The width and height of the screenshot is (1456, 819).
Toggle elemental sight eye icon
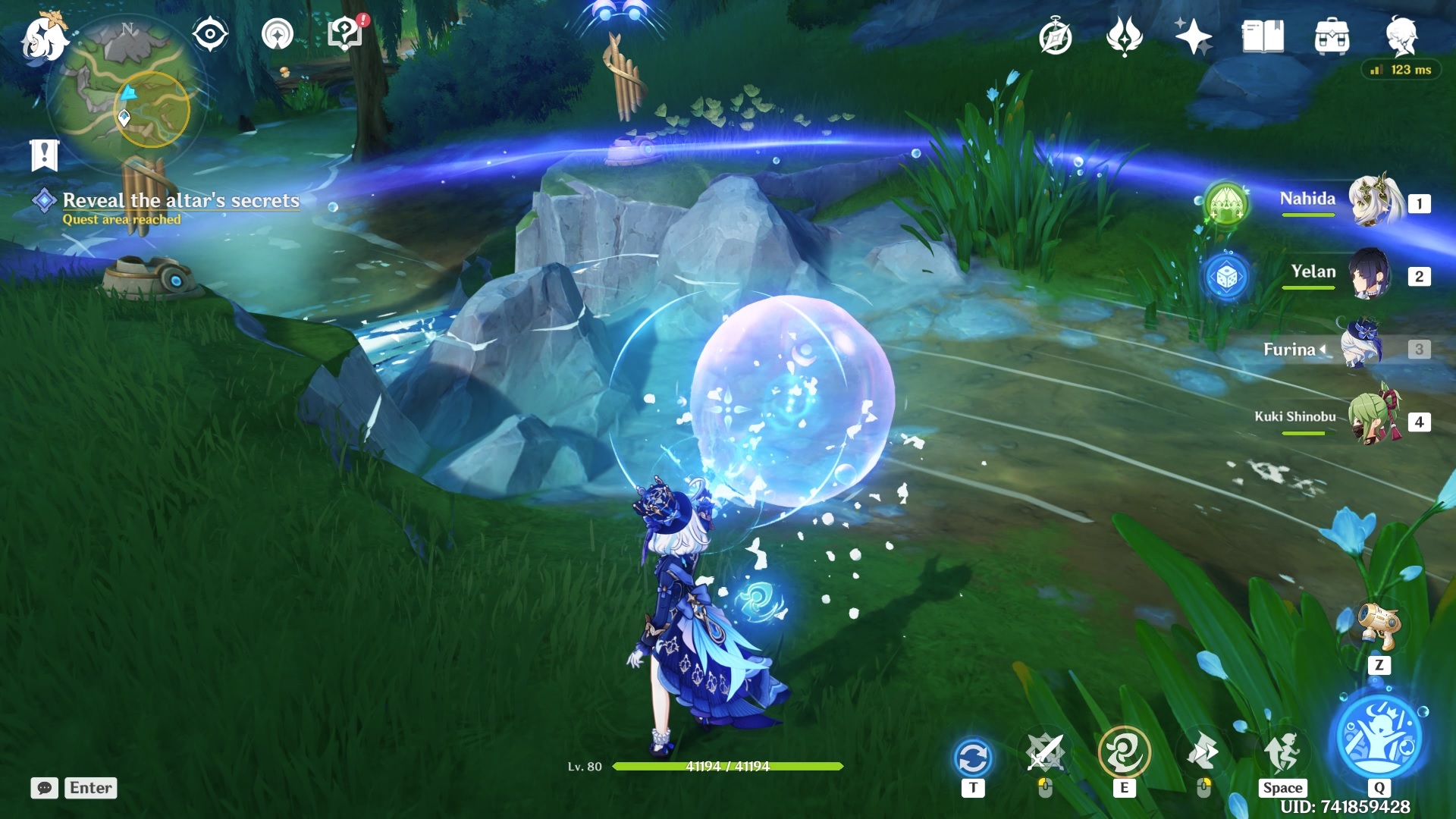pyautogui.click(x=210, y=33)
